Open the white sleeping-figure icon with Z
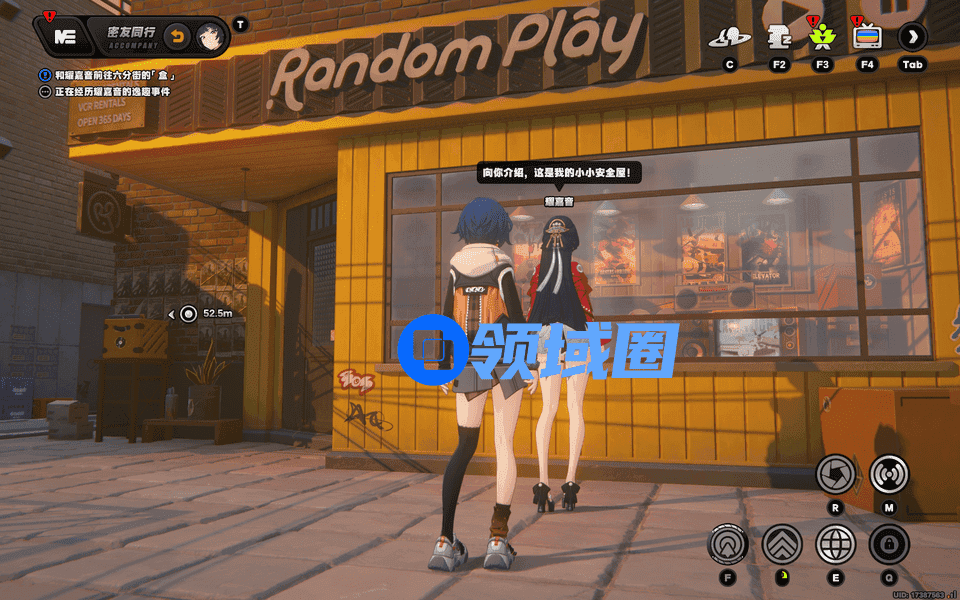The height and width of the screenshot is (600, 960). [x=778, y=39]
